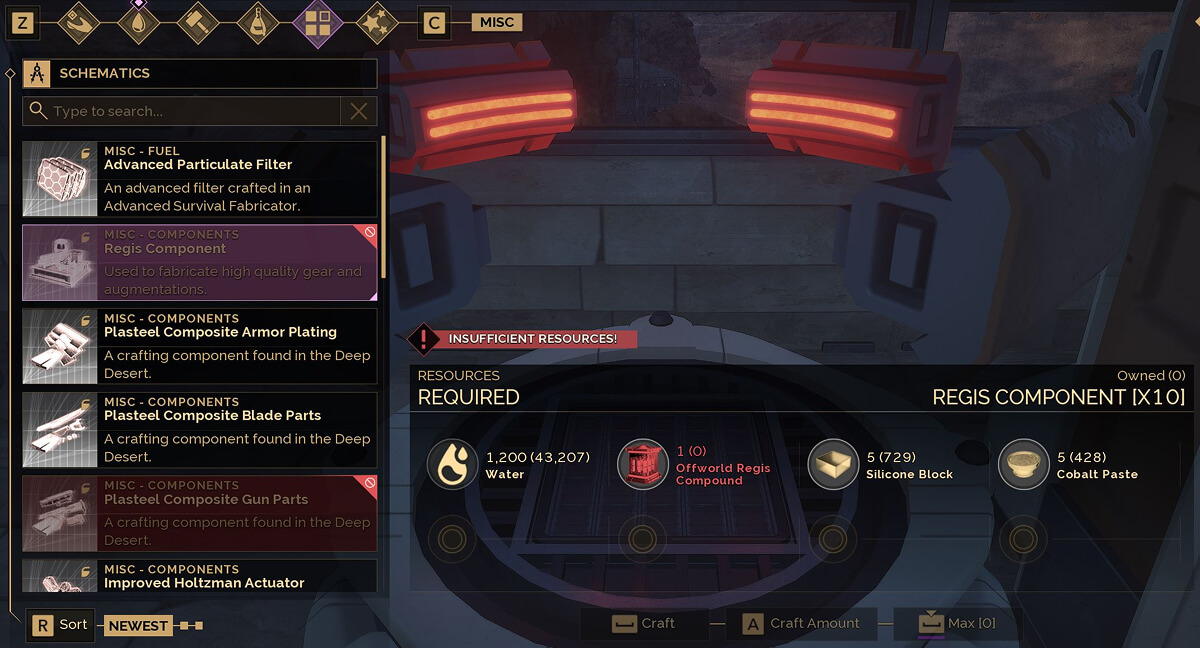Select the flask bottle category tab
This screenshot has width=1200, height=648.
point(258,23)
